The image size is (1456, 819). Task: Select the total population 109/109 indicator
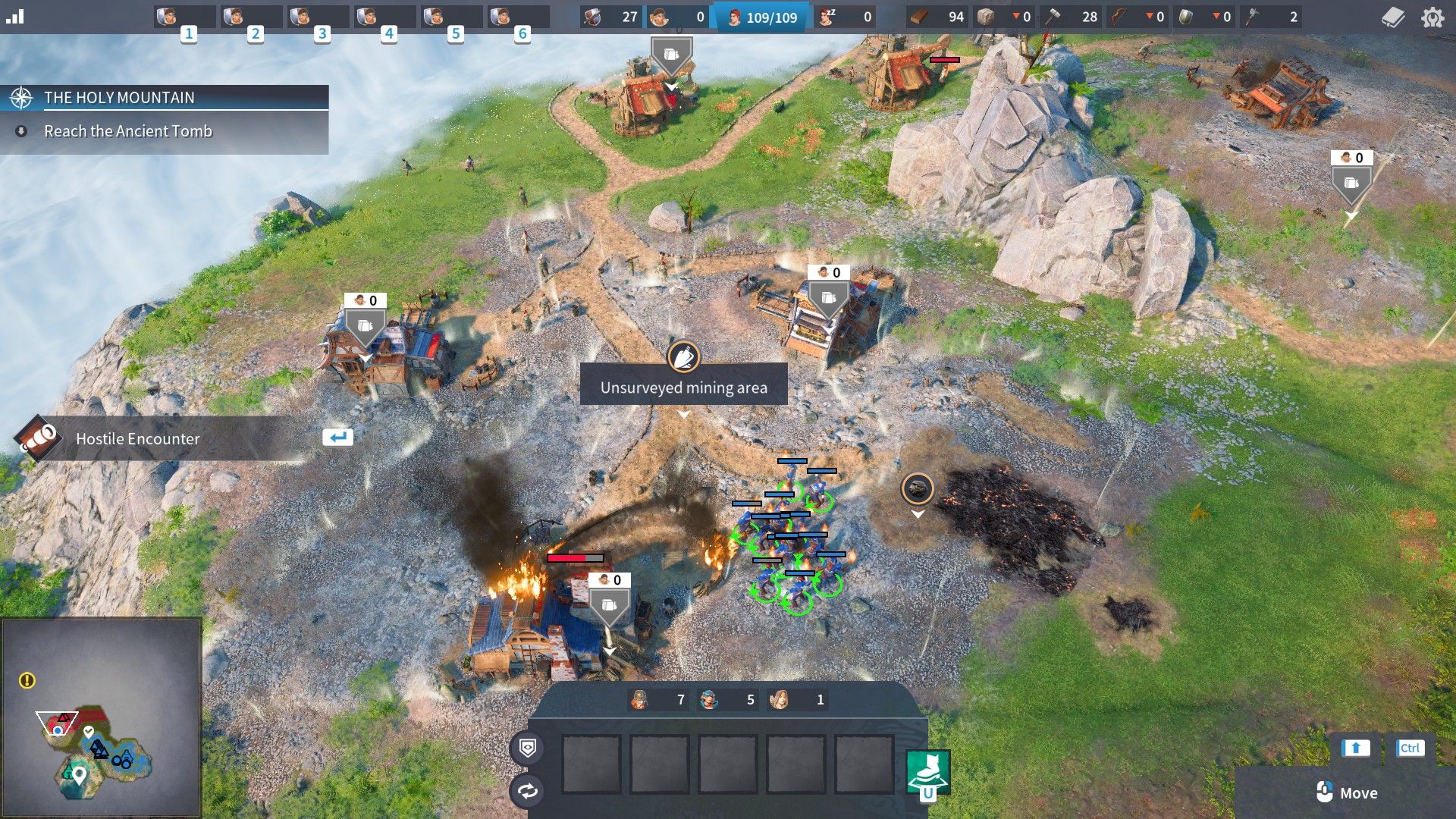click(x=764, y=17)
